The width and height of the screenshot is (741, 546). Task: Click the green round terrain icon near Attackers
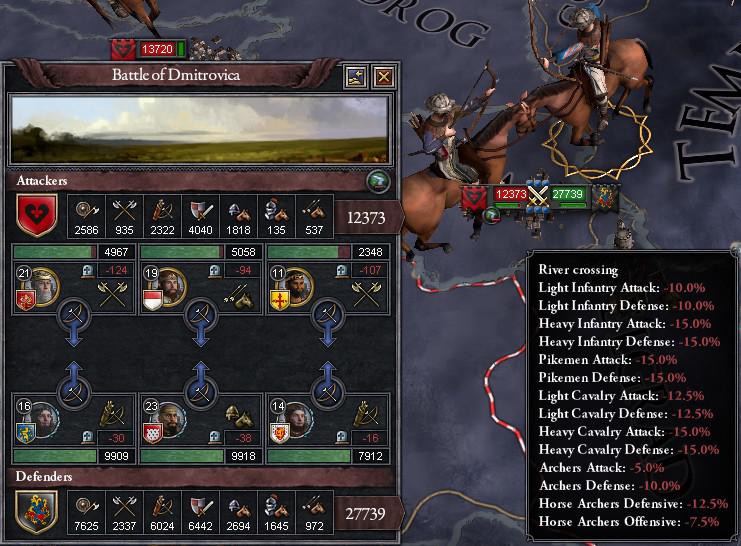376,181
